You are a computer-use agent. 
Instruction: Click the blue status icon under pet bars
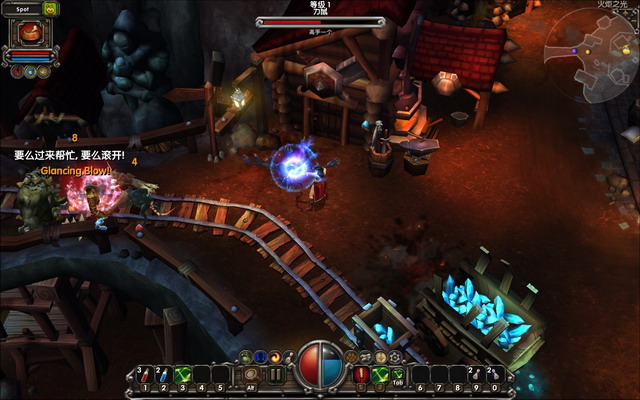tap(29, 71)
